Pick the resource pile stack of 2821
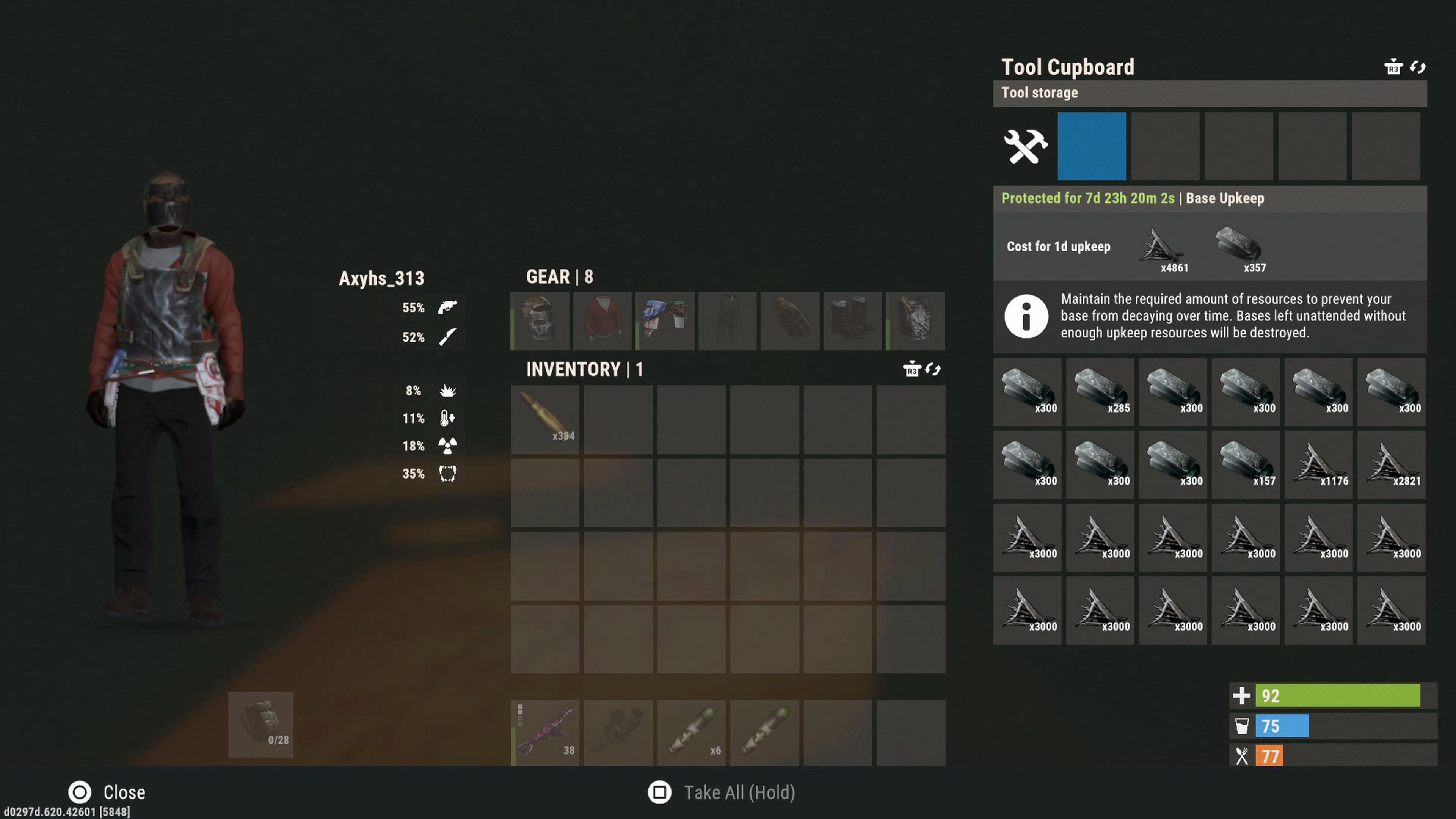Viewport: 1456px width, 819px height. pyautogui.click(x=1392, y=464)
